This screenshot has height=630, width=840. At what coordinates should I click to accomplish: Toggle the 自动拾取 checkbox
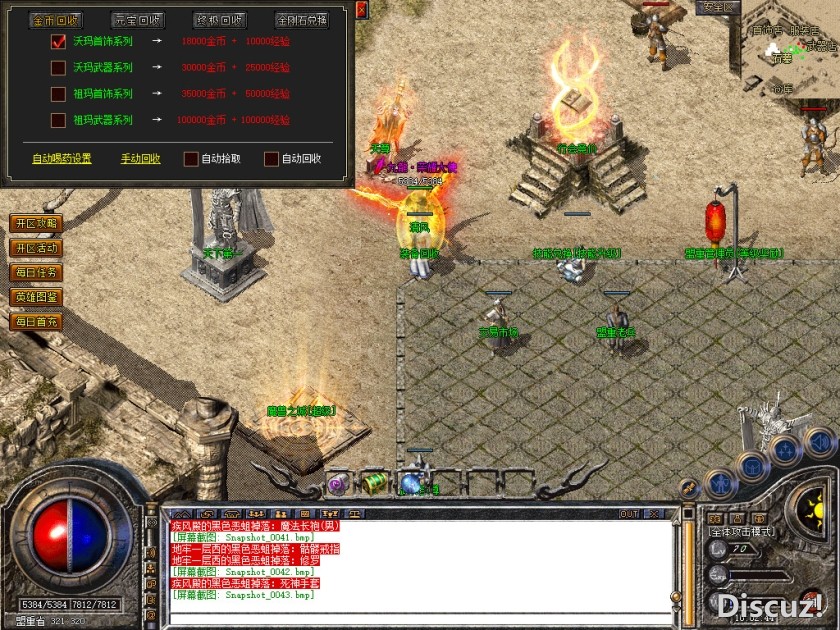coord(191,158)
